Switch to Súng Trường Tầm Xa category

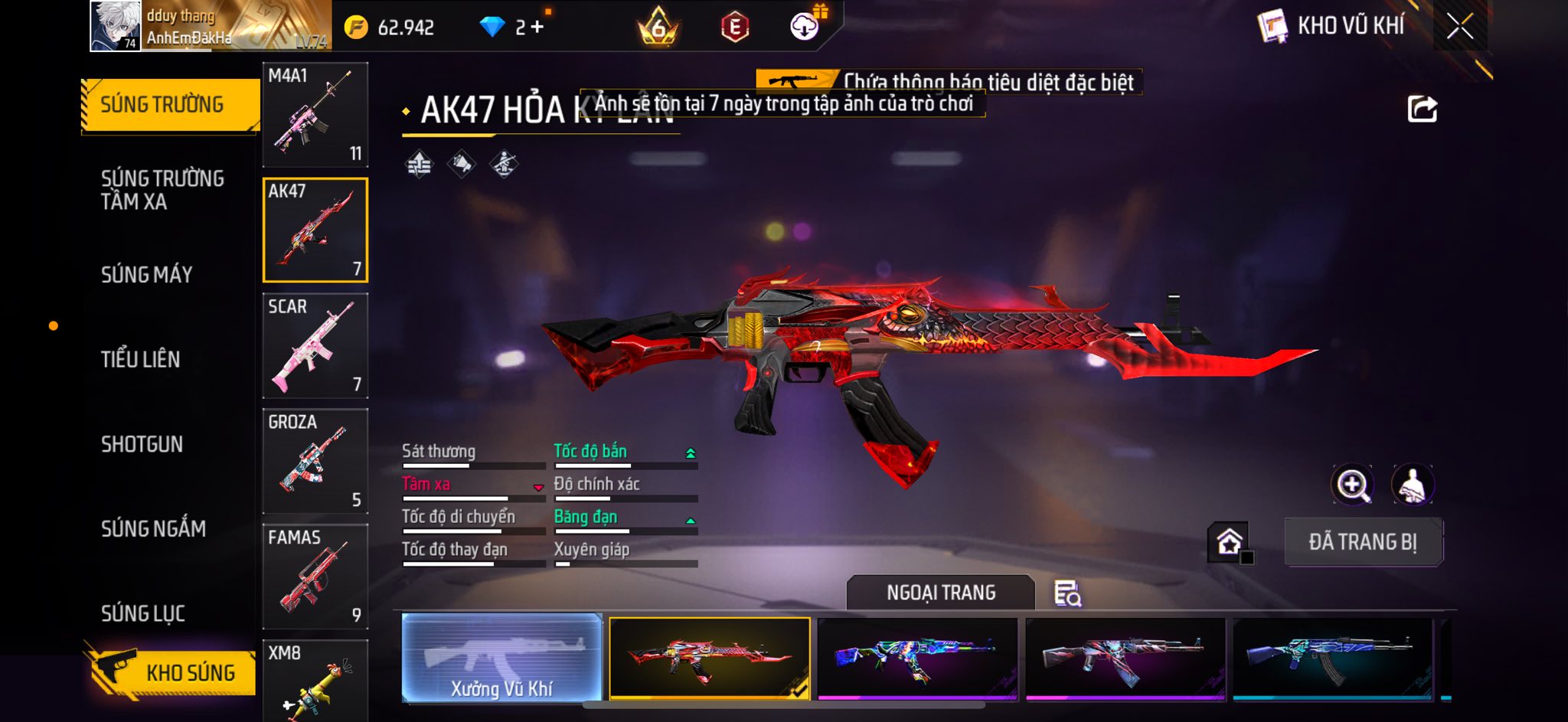(162, 190)
